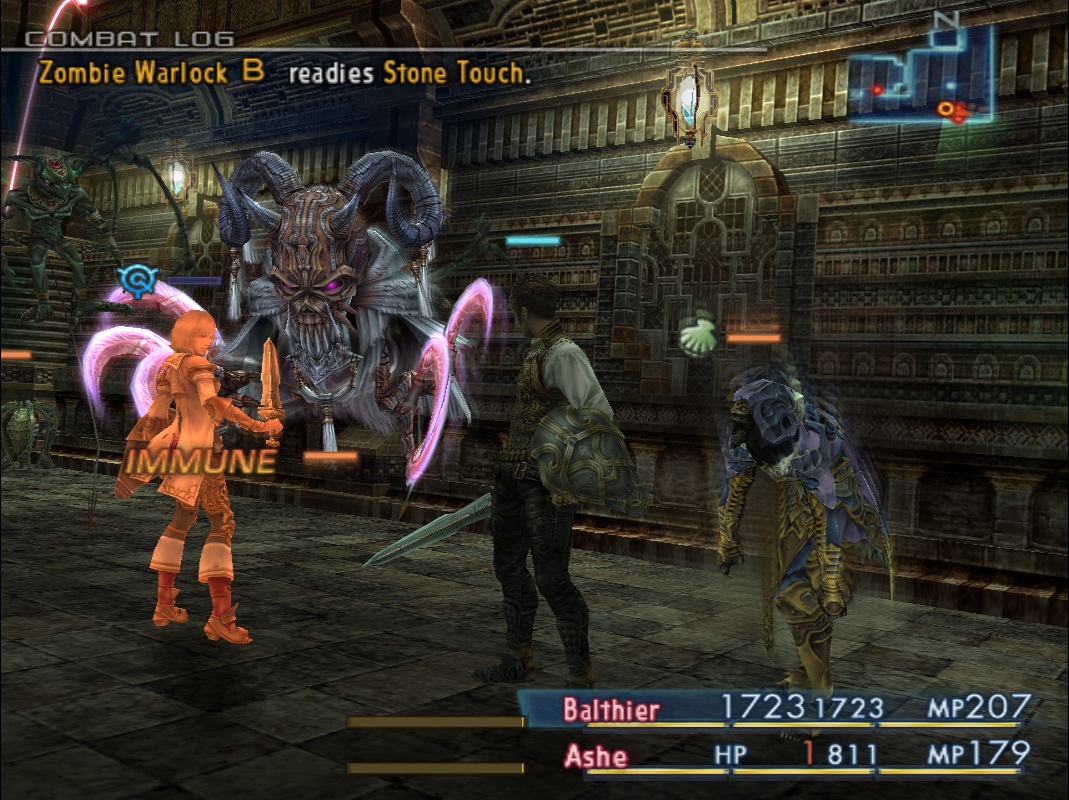Image resolution: width=1069 pixels, height=800 pixels.
Task: Click the green status effect icon
Action: tap(699, 337)
